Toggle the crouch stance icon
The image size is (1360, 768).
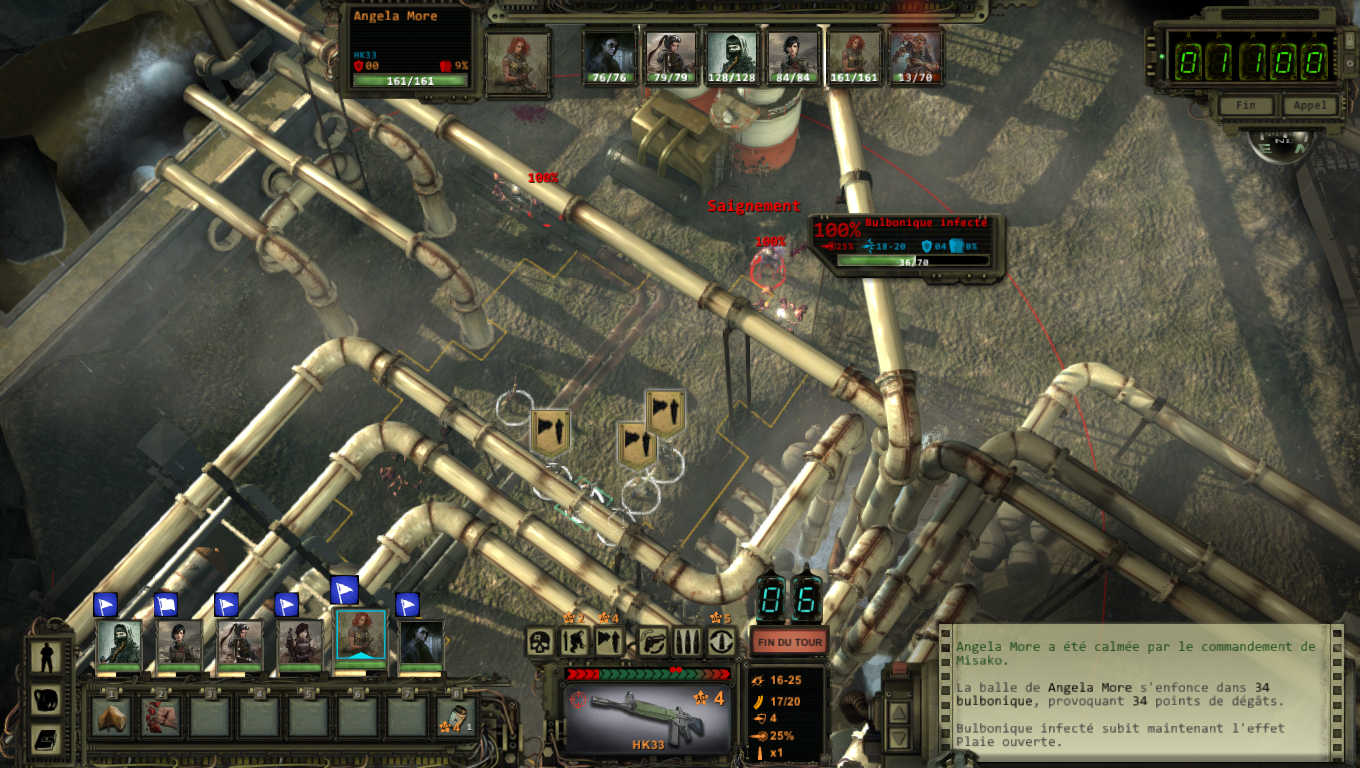point(575,641)
